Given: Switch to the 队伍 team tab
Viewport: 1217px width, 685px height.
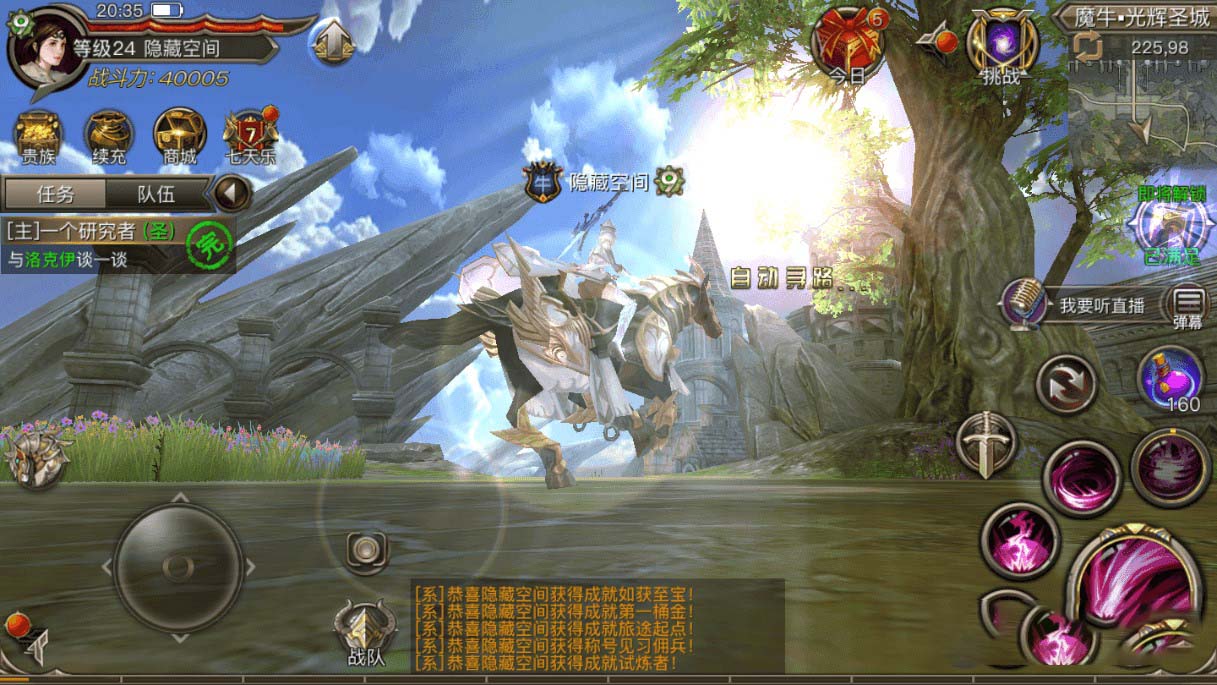Looking at the screenshot, I should (154, 193).
